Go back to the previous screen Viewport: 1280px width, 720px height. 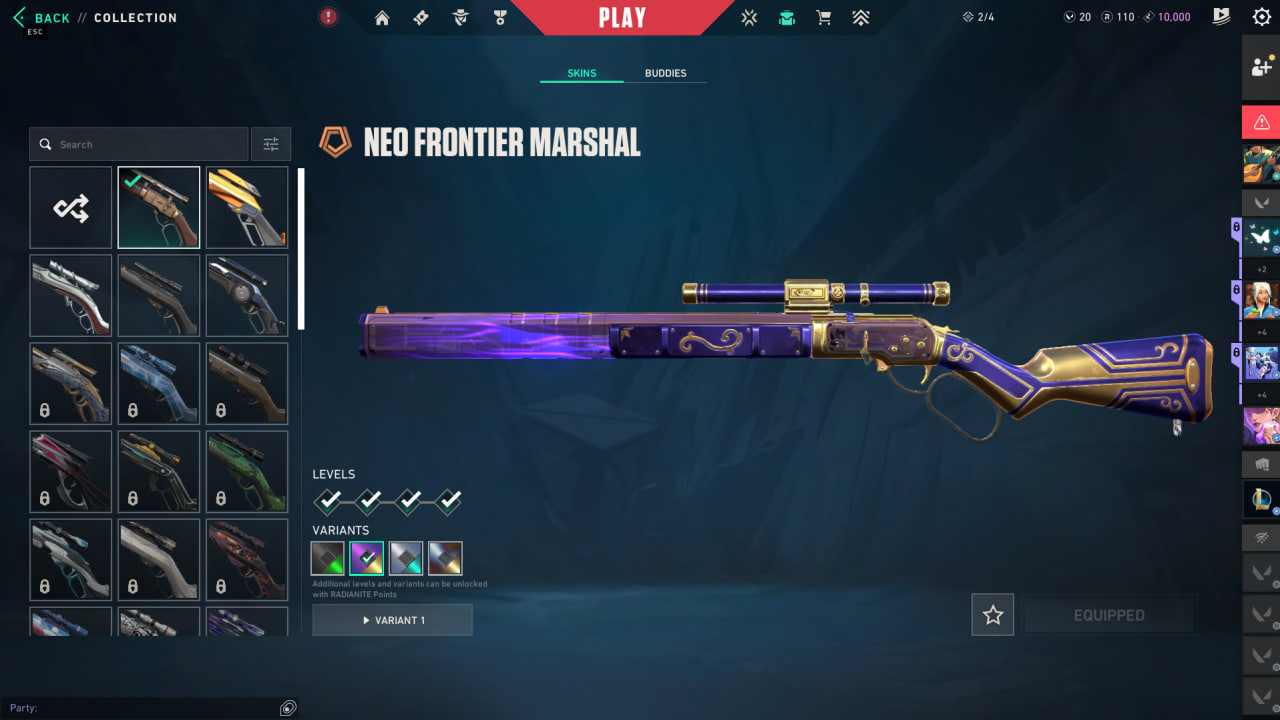coord(43,18)
